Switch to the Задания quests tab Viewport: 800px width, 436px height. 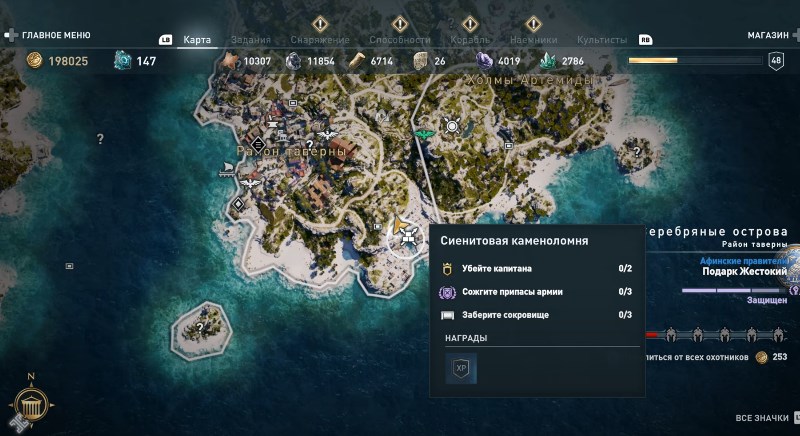pyautogui.click(x=250, y=40)
